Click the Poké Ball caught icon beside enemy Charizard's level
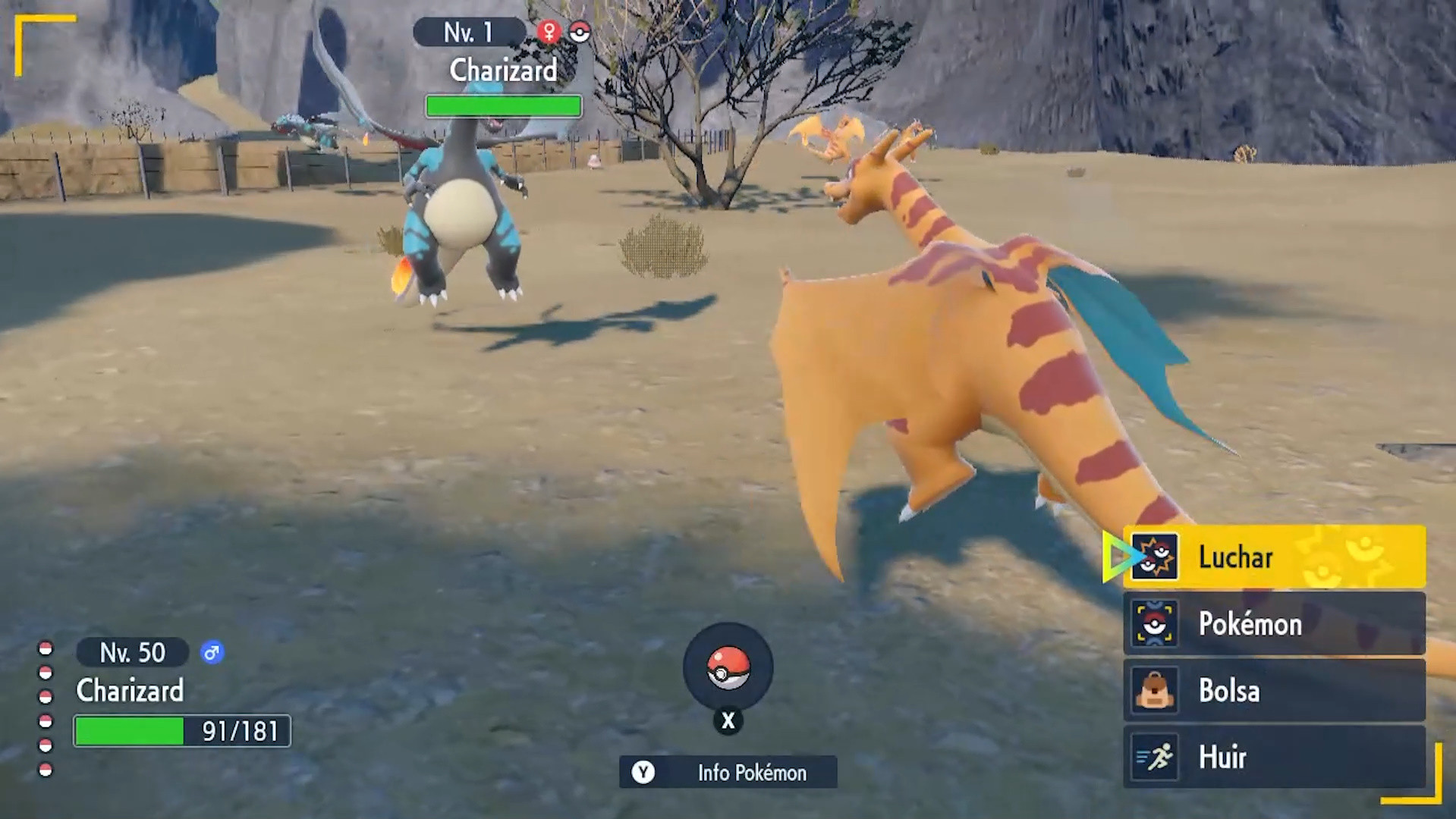The height and width of the screenshot is (819, 1456). (x=580, y=32)
